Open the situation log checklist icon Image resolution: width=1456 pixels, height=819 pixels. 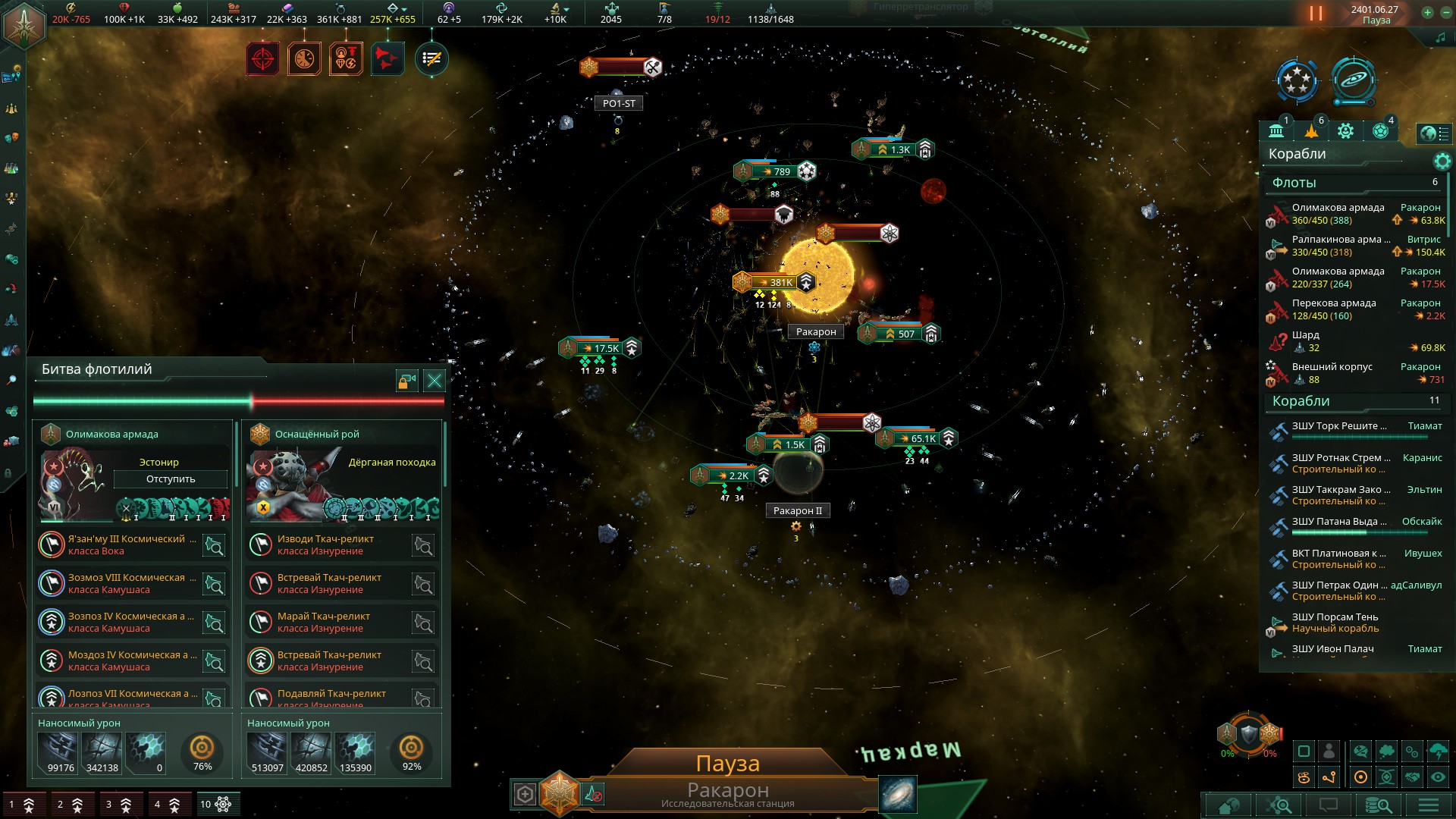[431, 59]
